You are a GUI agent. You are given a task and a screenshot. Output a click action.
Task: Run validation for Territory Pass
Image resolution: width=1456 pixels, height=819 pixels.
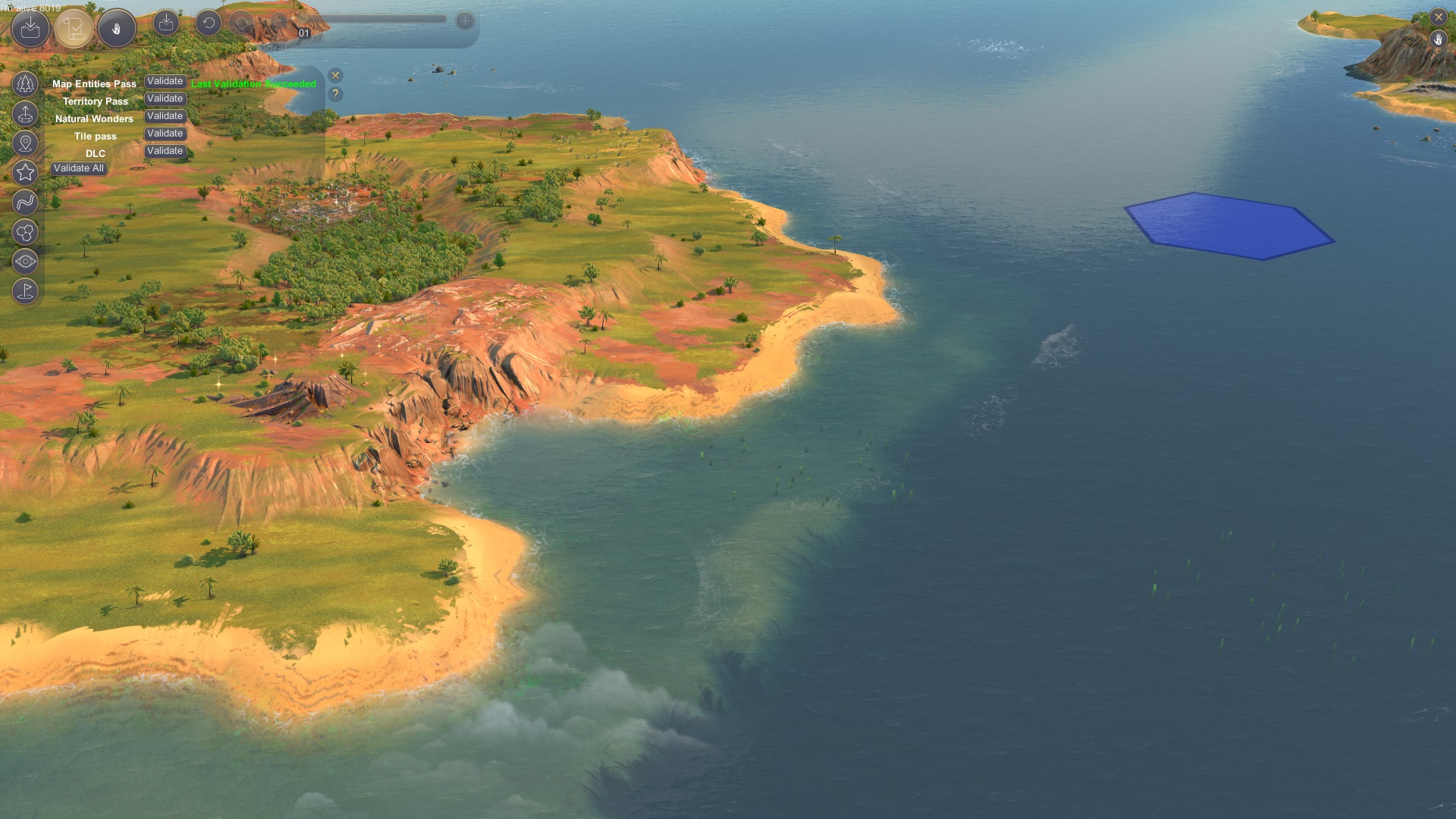click(165, 99)
